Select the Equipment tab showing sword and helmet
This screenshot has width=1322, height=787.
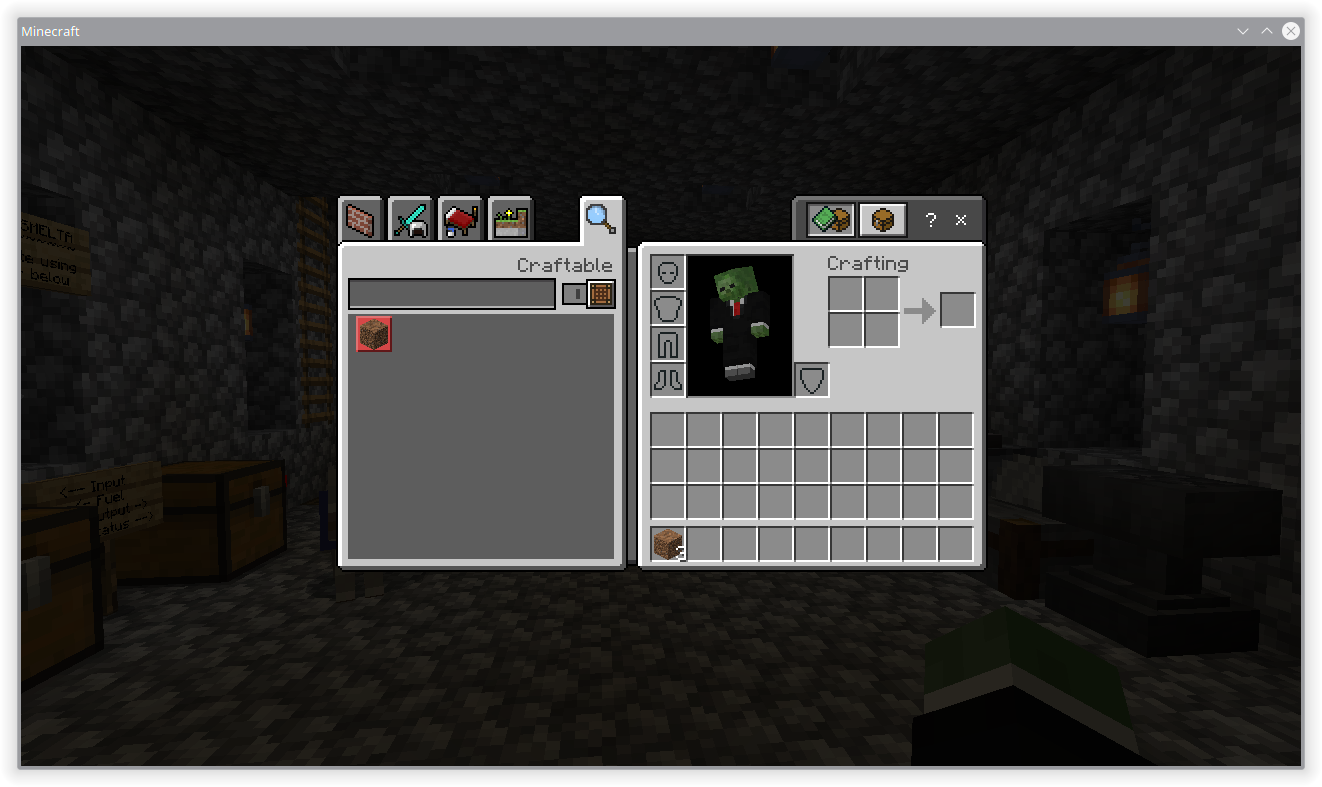411,219
